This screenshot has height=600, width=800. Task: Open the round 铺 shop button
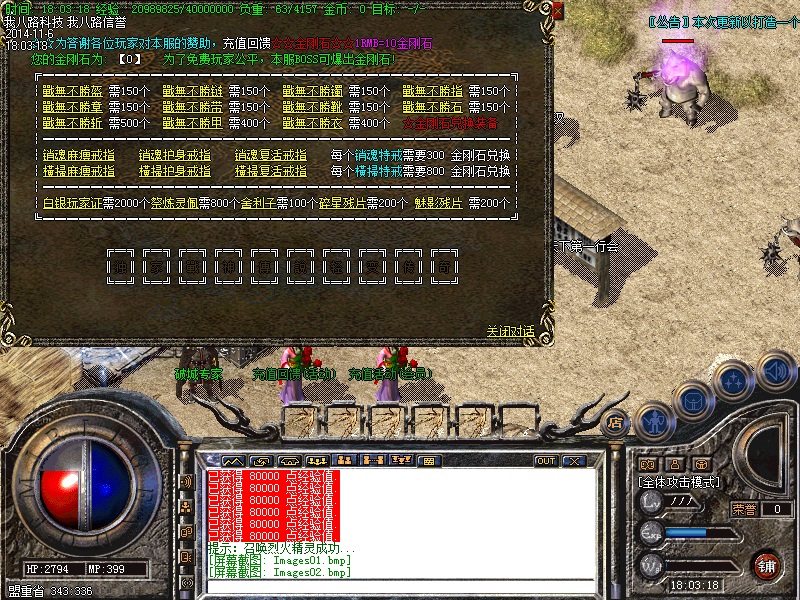pos(766,564)
